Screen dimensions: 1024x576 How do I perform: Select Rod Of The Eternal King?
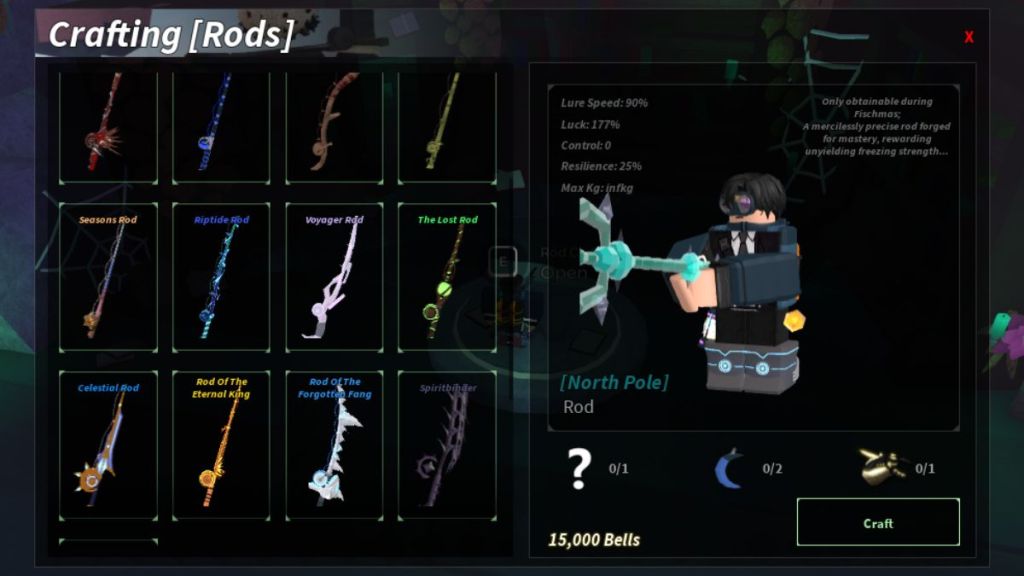221,445
